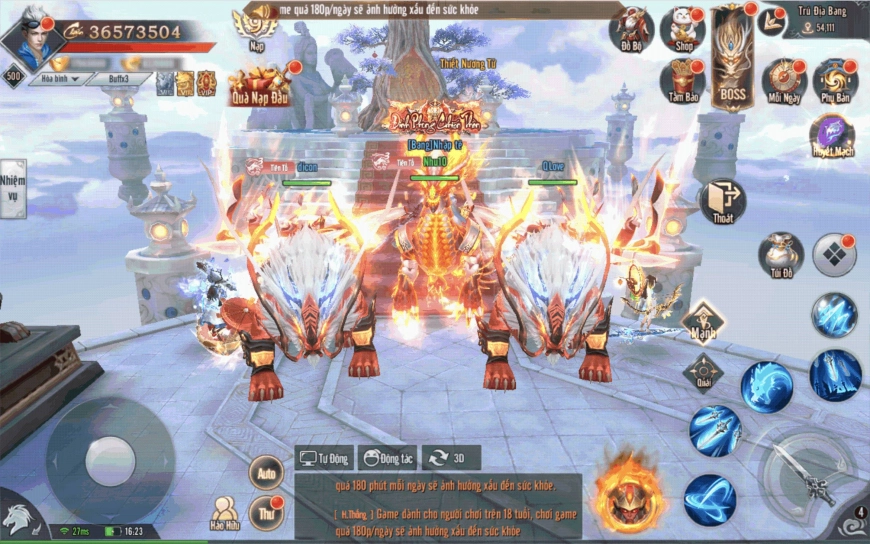Open the player character portrait

(x=30, y=37)
